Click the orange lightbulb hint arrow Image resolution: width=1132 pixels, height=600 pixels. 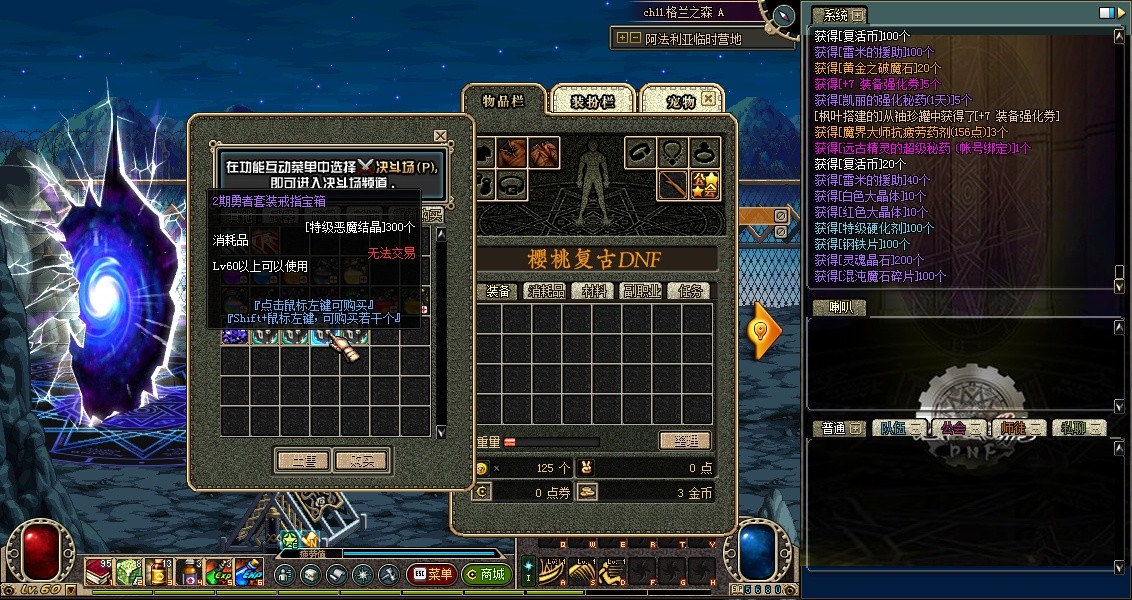[764, 330]
